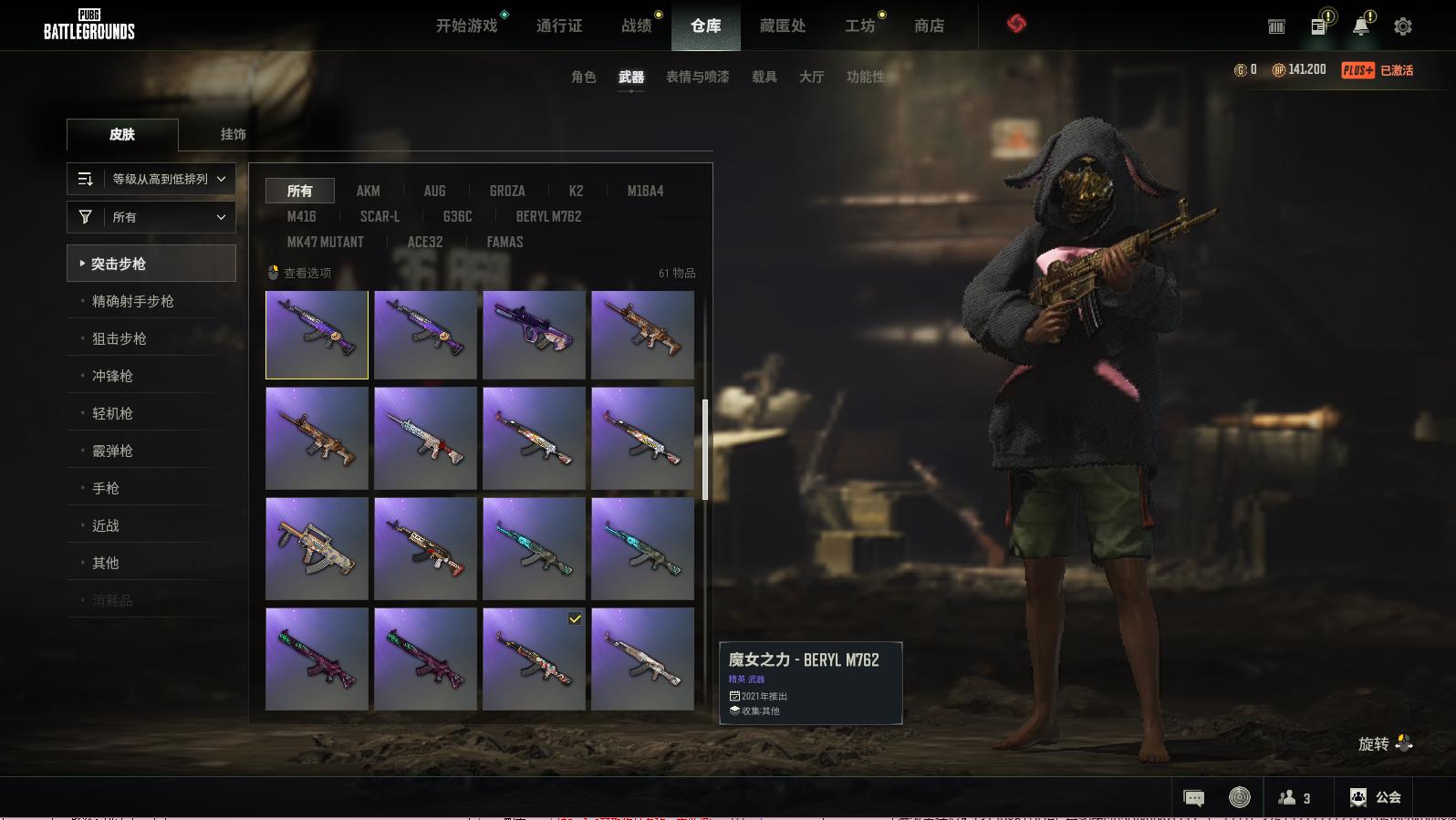This screenshot has height=820, width=1456.
Task: Switch to the 角色 character sub-tab
Action: pyautogui.click(x=583, y=77)
